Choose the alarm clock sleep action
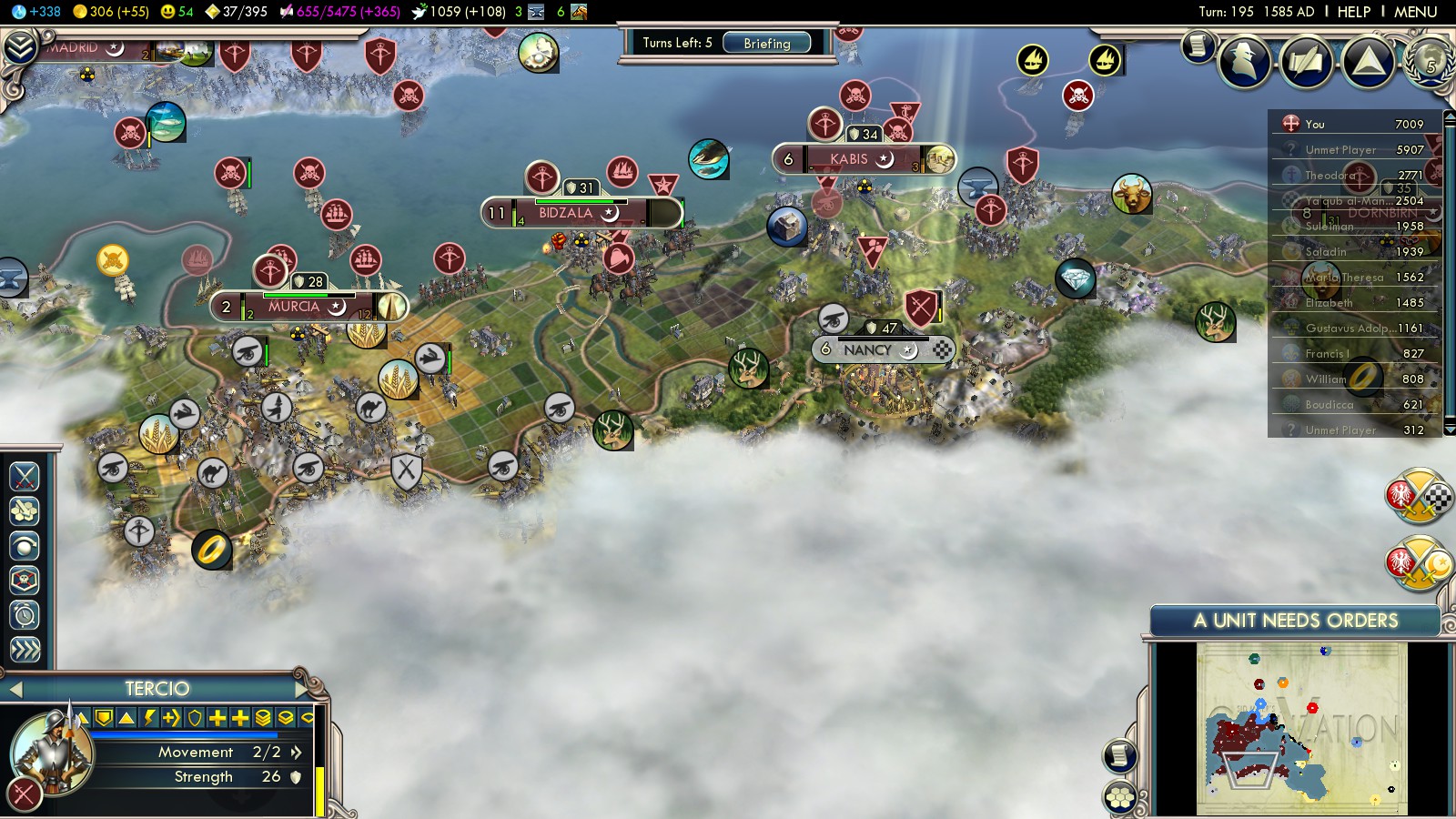The width and height of the screenshot is (1456, 819). coord(25,615)
